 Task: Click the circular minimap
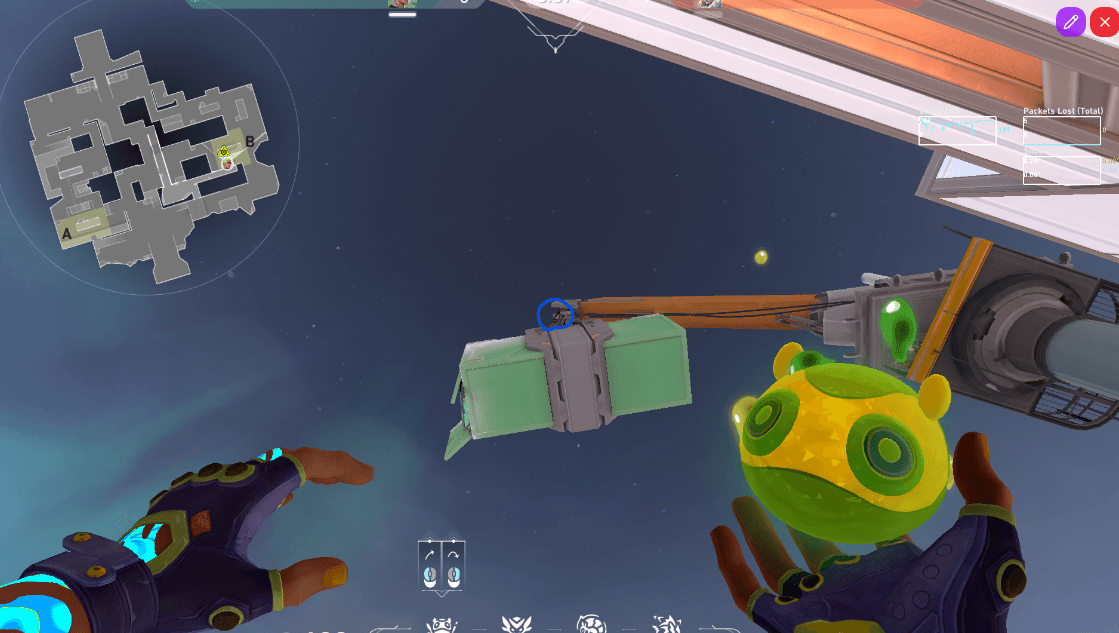click(150, 150)
